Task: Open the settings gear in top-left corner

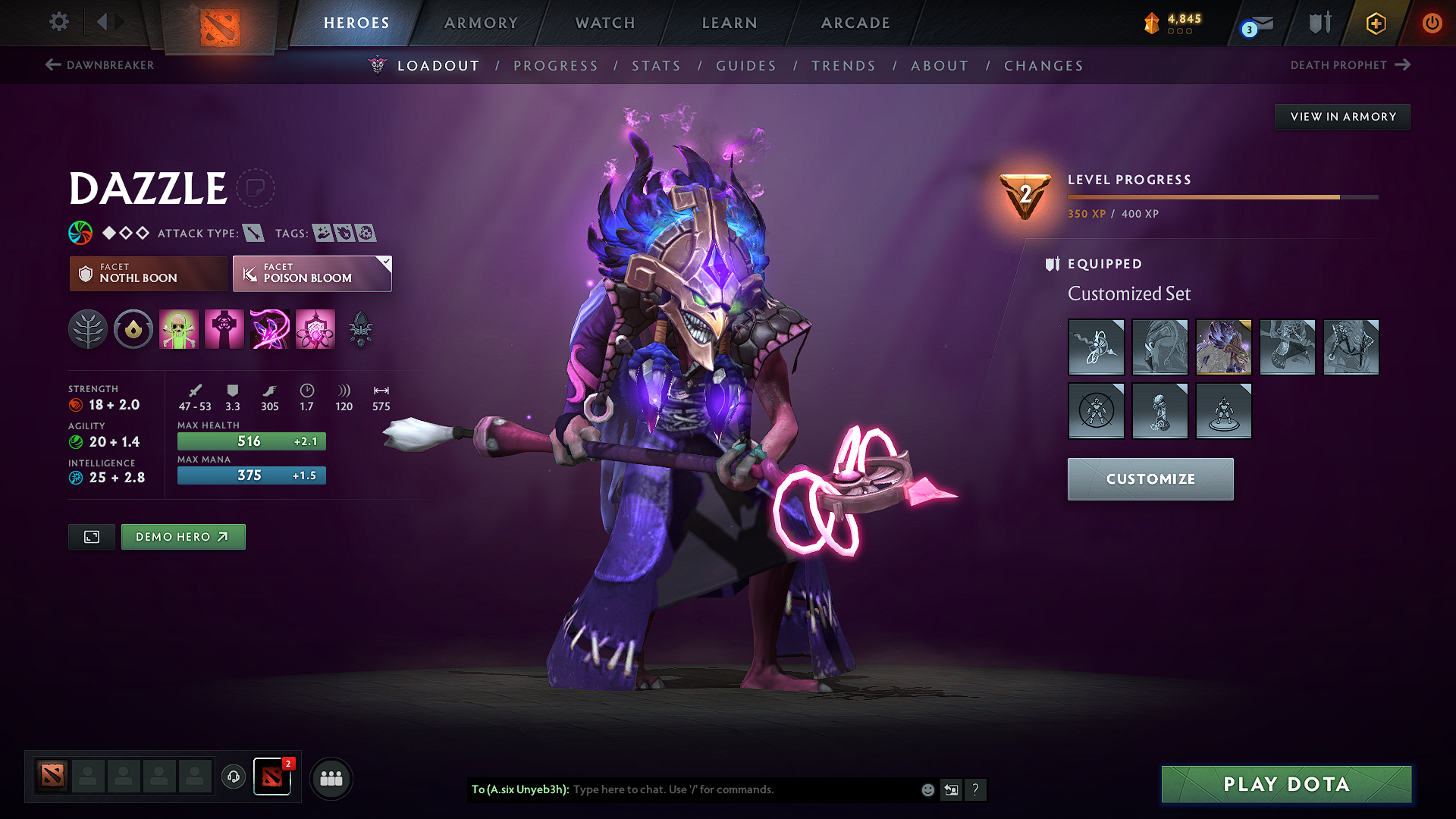Action: [58, 22]
